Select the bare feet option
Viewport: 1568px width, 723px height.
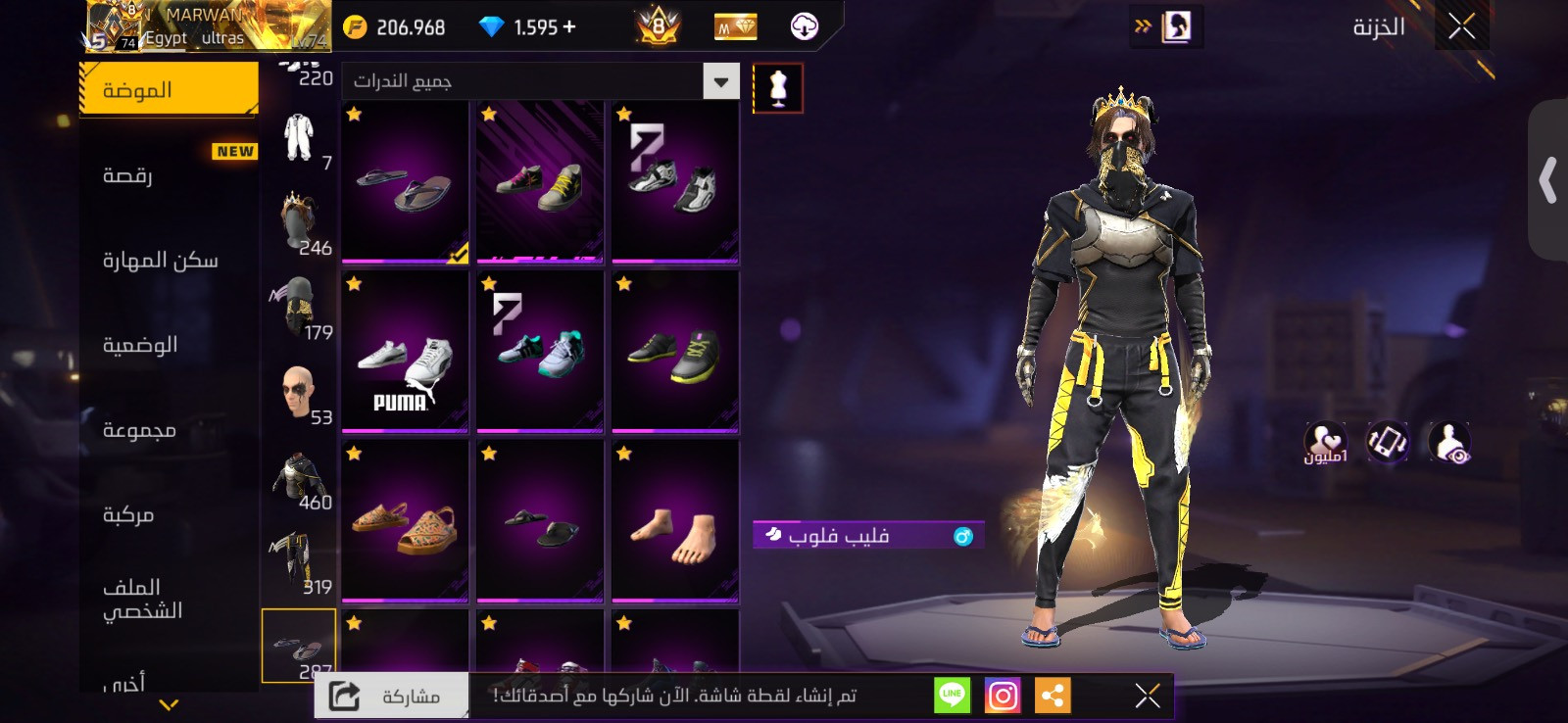675,522
